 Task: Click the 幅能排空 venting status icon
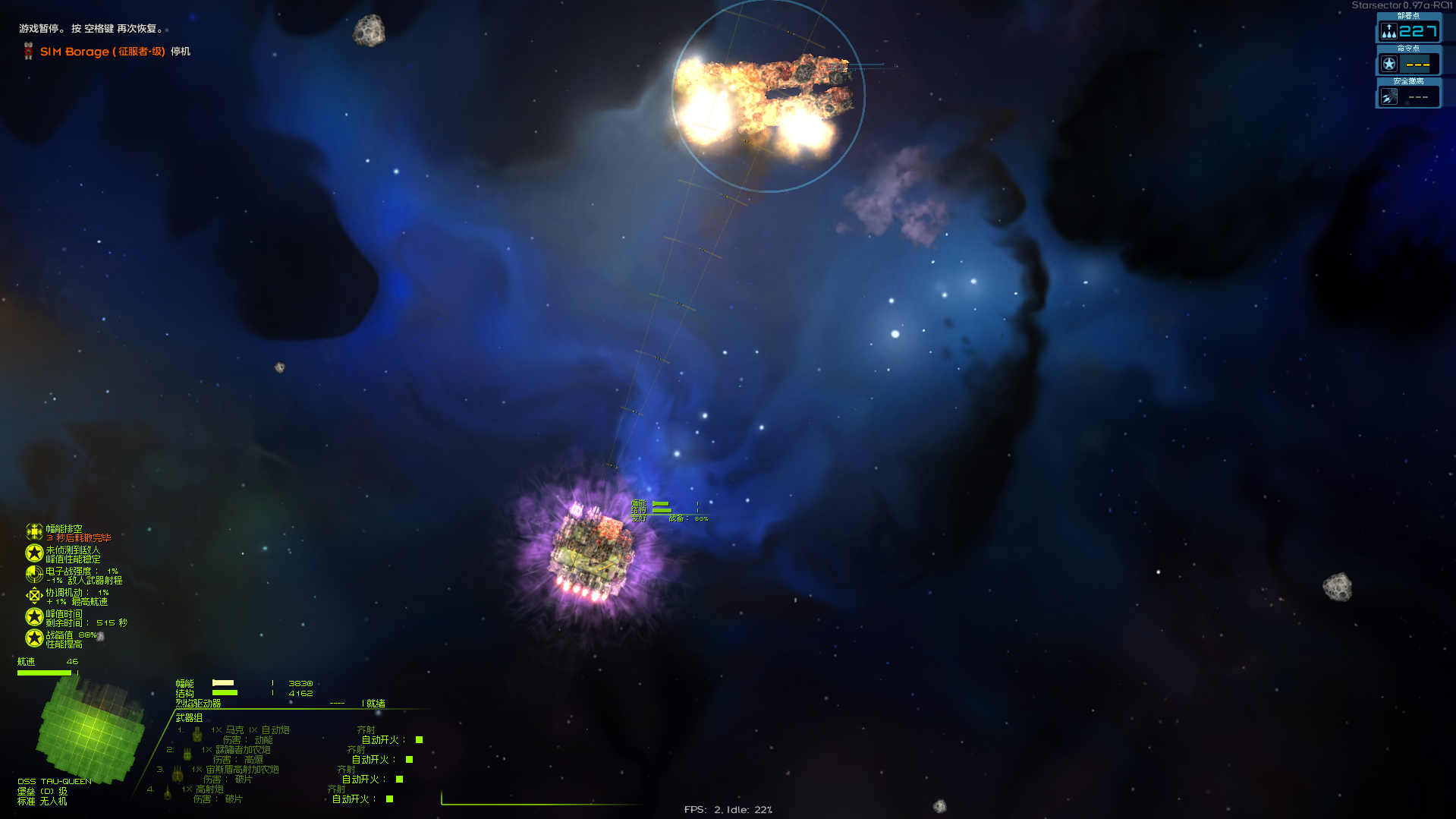34,532
